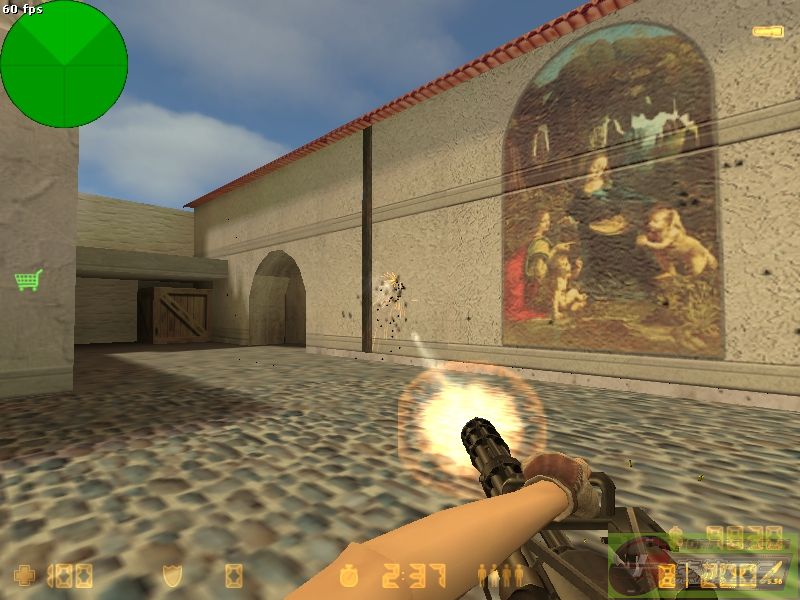The width and height of the screenshot is (800, 600).
Task: Click the stopwatch round-timer icon
Action: tap(349, 576)
